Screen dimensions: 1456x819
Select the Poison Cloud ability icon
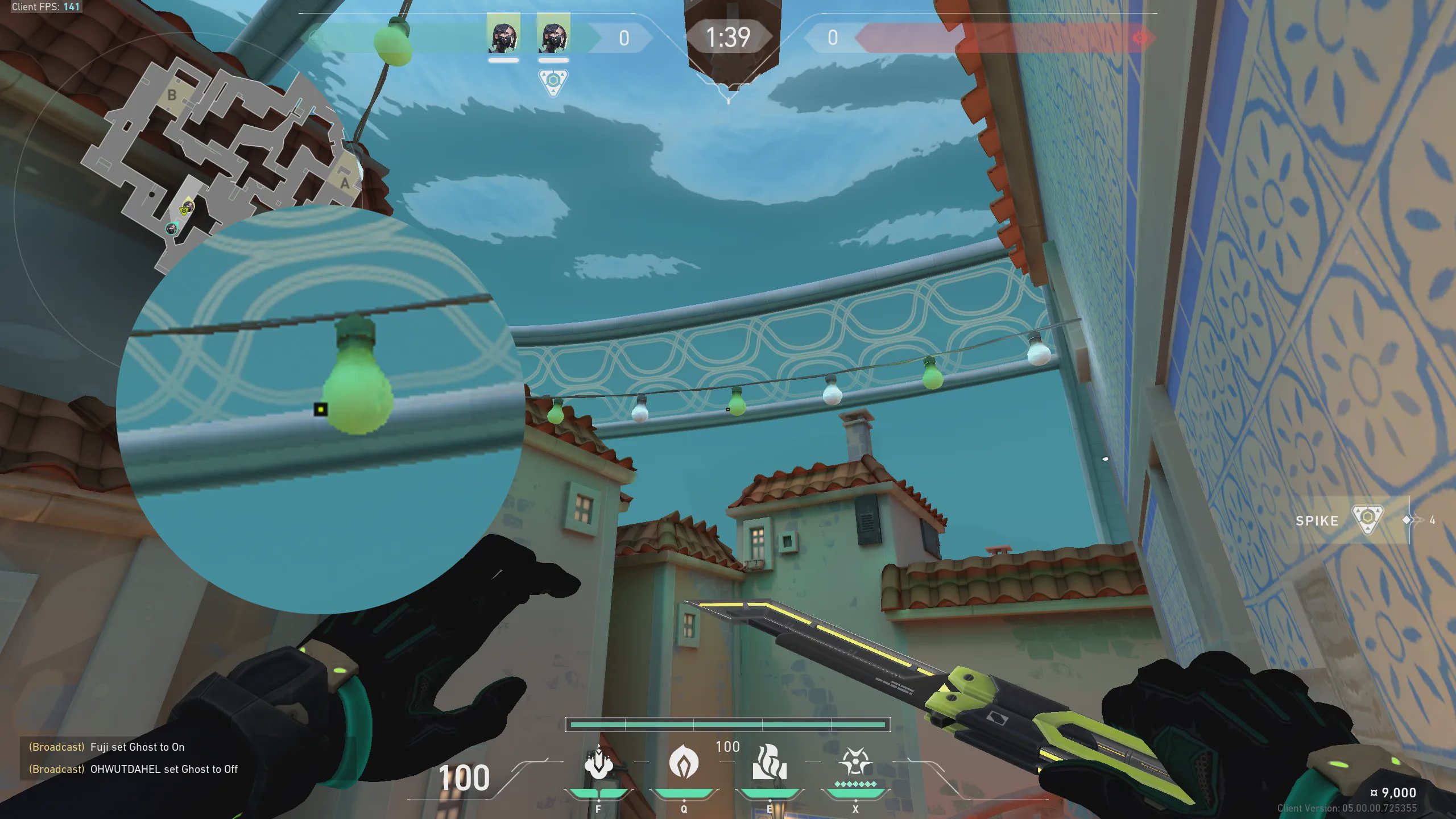tap(684, 763)
